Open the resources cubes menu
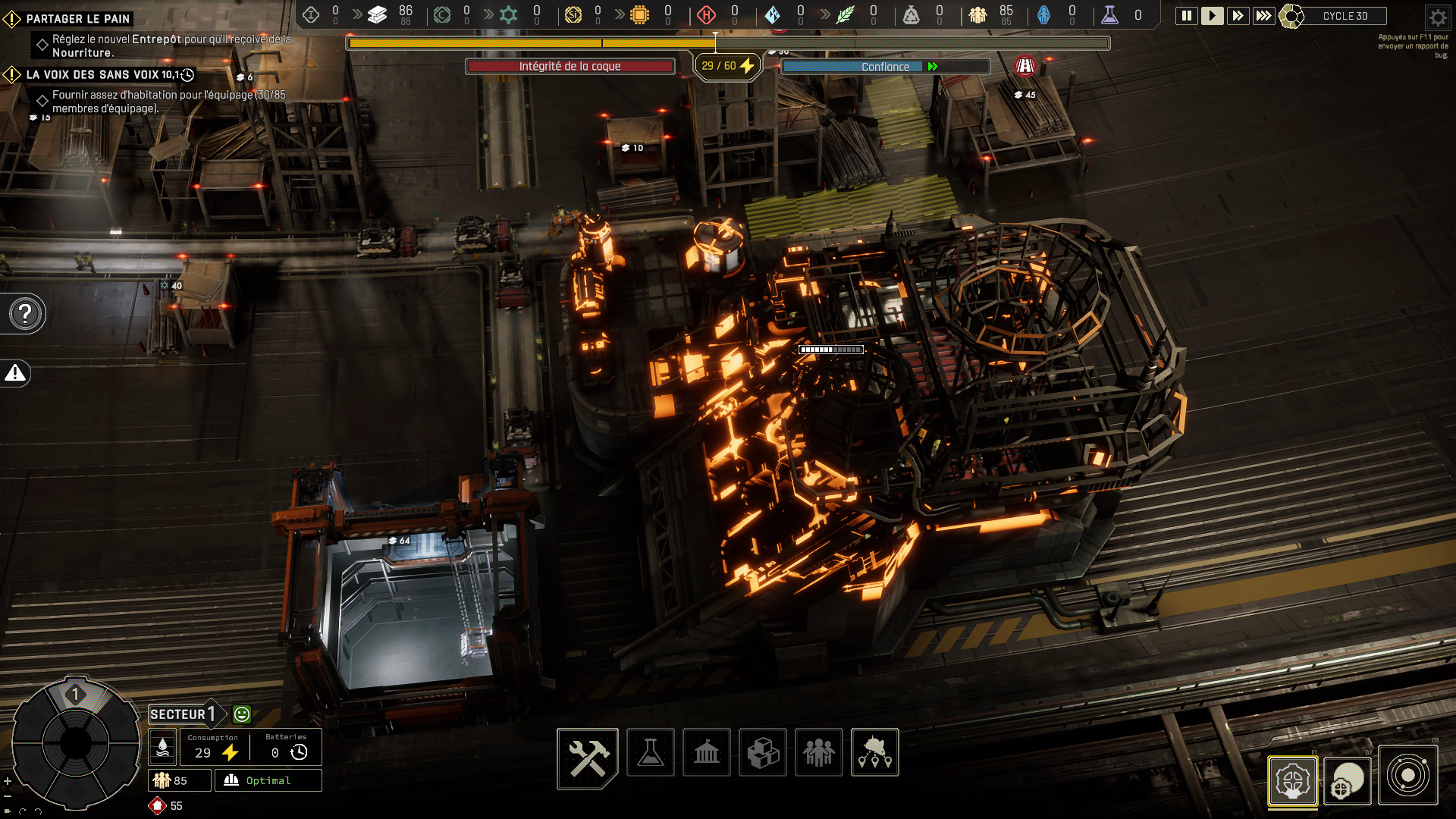The width and height of the screenshot is (1456, 819). [763, 753]
